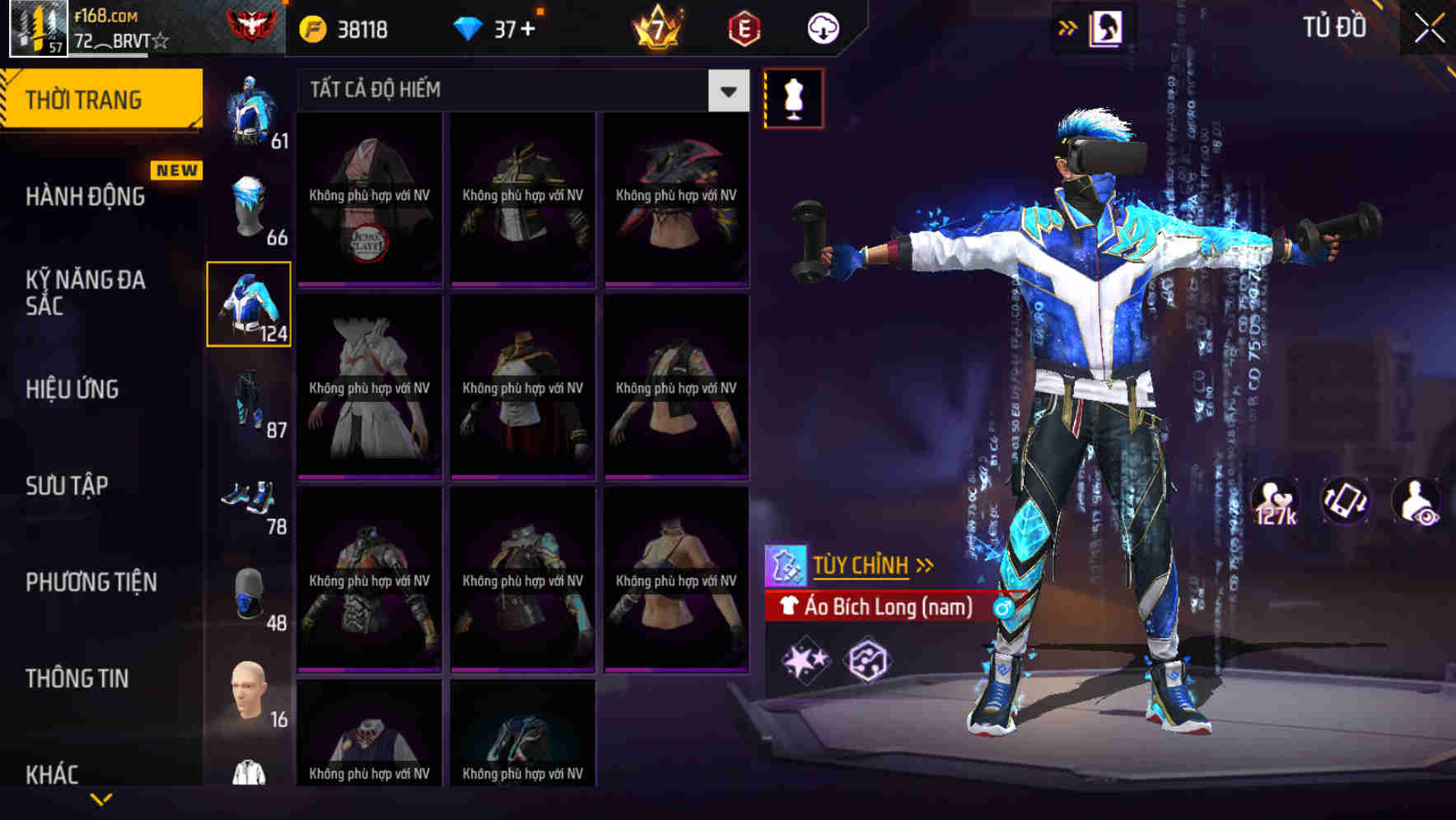The width and height of the screenshot is (1456, 820).
Task: Expand the double chevron next to Tùy Chỉnh
Action: (x=926, y=564)
